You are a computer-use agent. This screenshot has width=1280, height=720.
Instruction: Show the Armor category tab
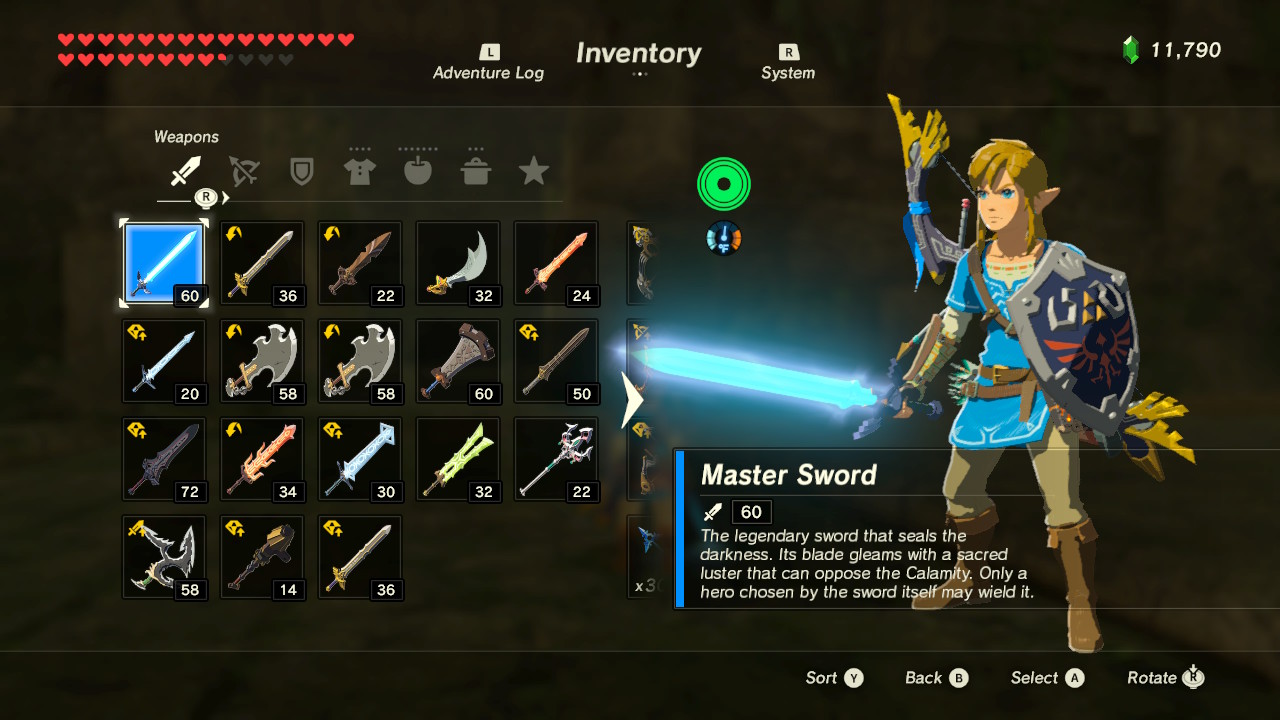click(x=359, y=172)
